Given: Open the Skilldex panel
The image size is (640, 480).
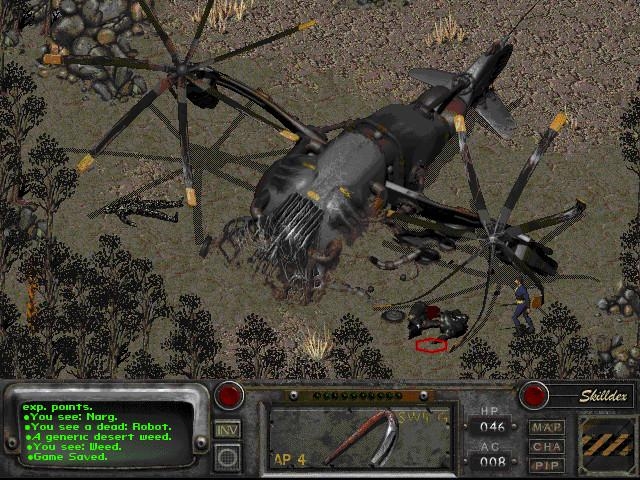Looking at the screenshot, I should (x=601, y=395).
